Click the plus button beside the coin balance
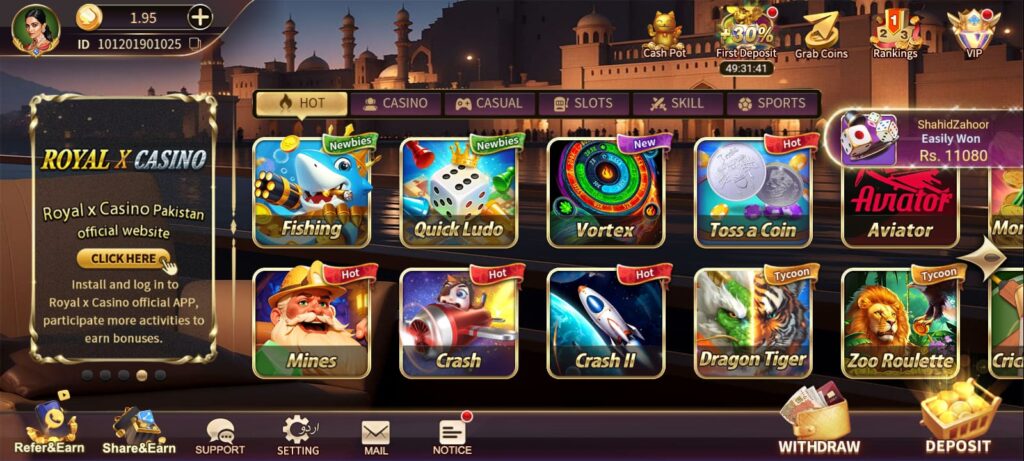 point(200,17)
